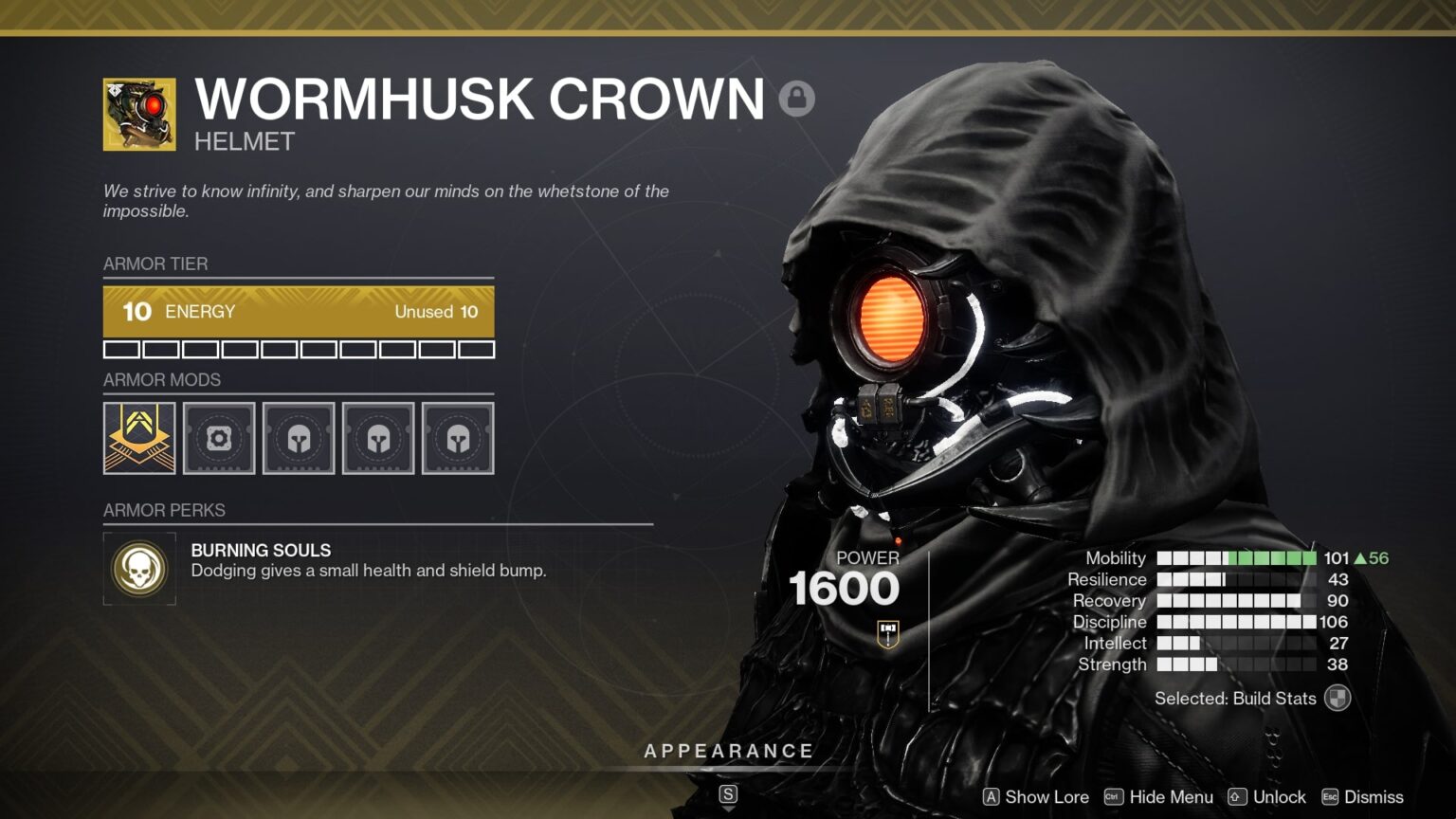Select the exotic intrinsic armor mod slot
Screen dimensions: 1456x819
(x=139, y=437)
